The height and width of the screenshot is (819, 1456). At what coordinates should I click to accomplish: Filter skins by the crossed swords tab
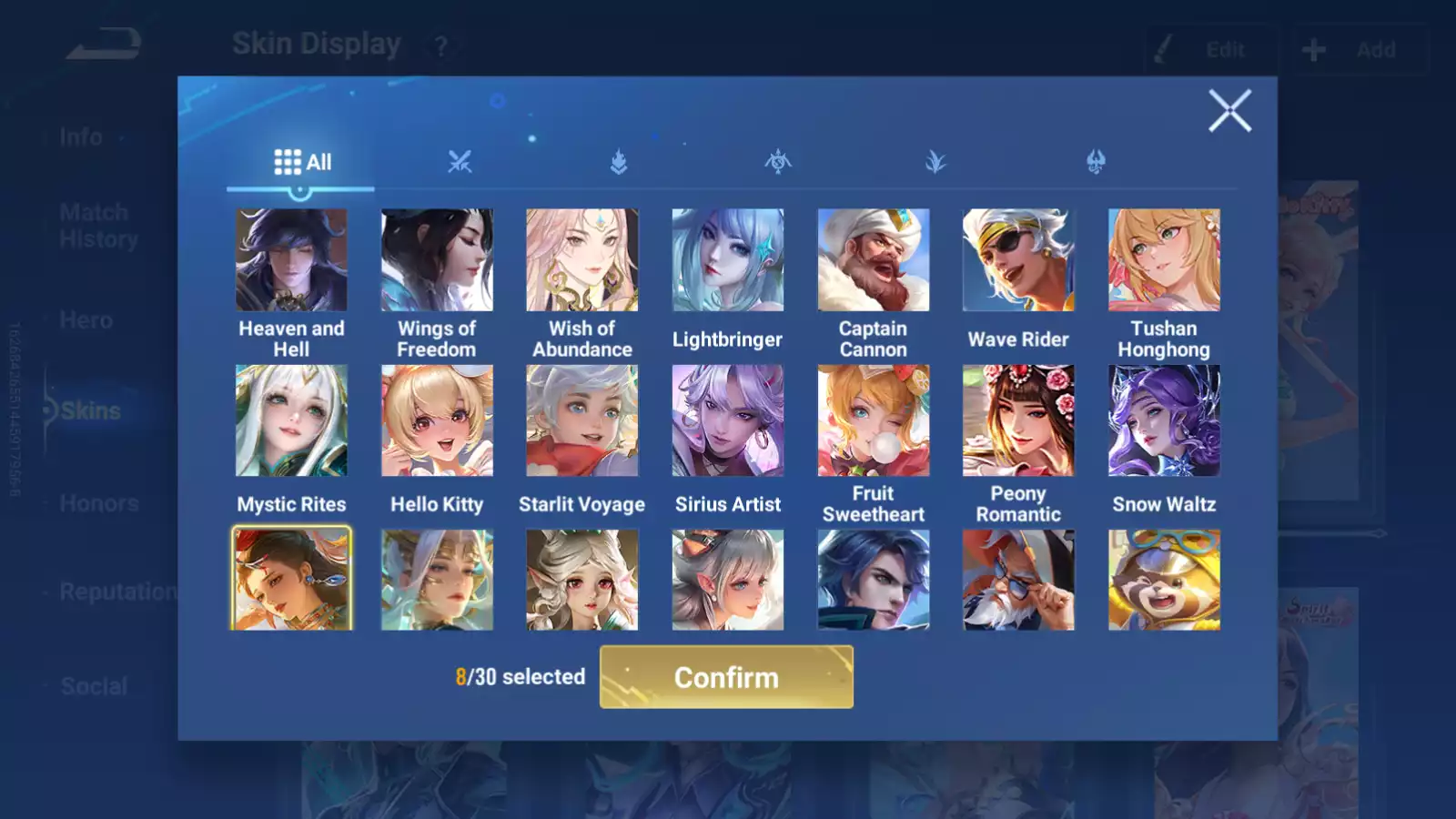tap(460, 162)
